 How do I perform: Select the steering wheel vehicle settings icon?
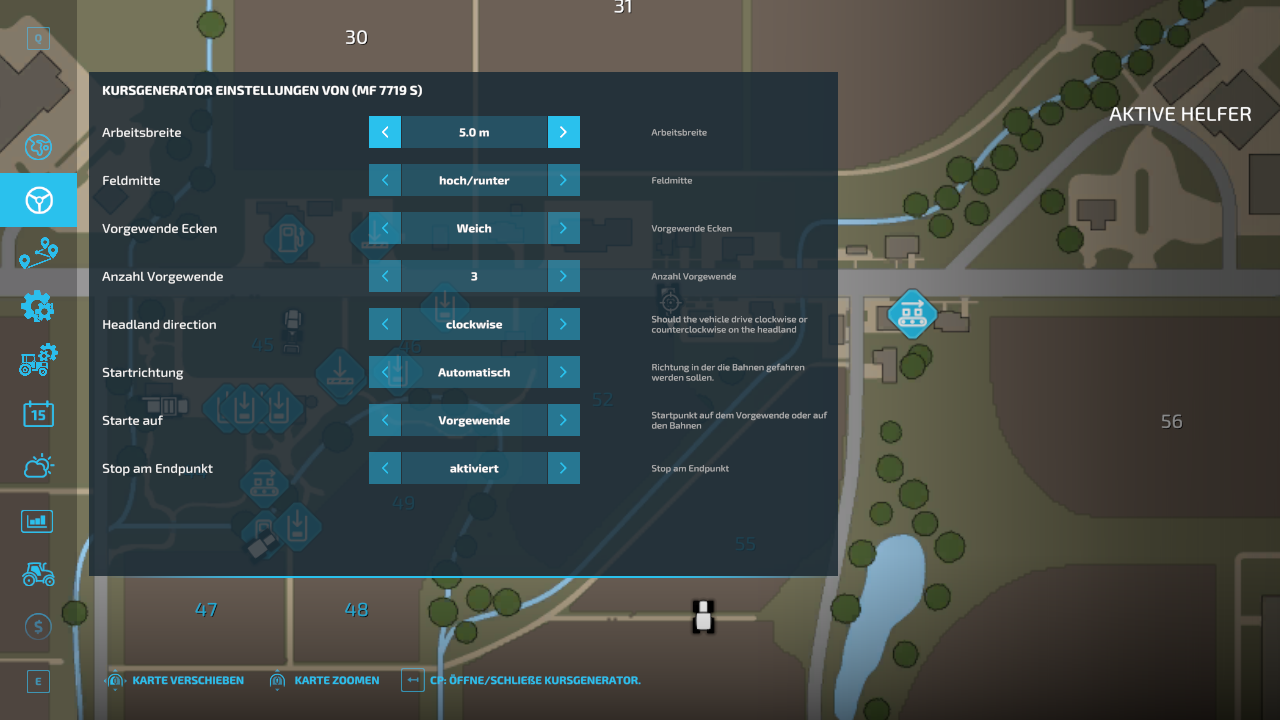[38, 200]
